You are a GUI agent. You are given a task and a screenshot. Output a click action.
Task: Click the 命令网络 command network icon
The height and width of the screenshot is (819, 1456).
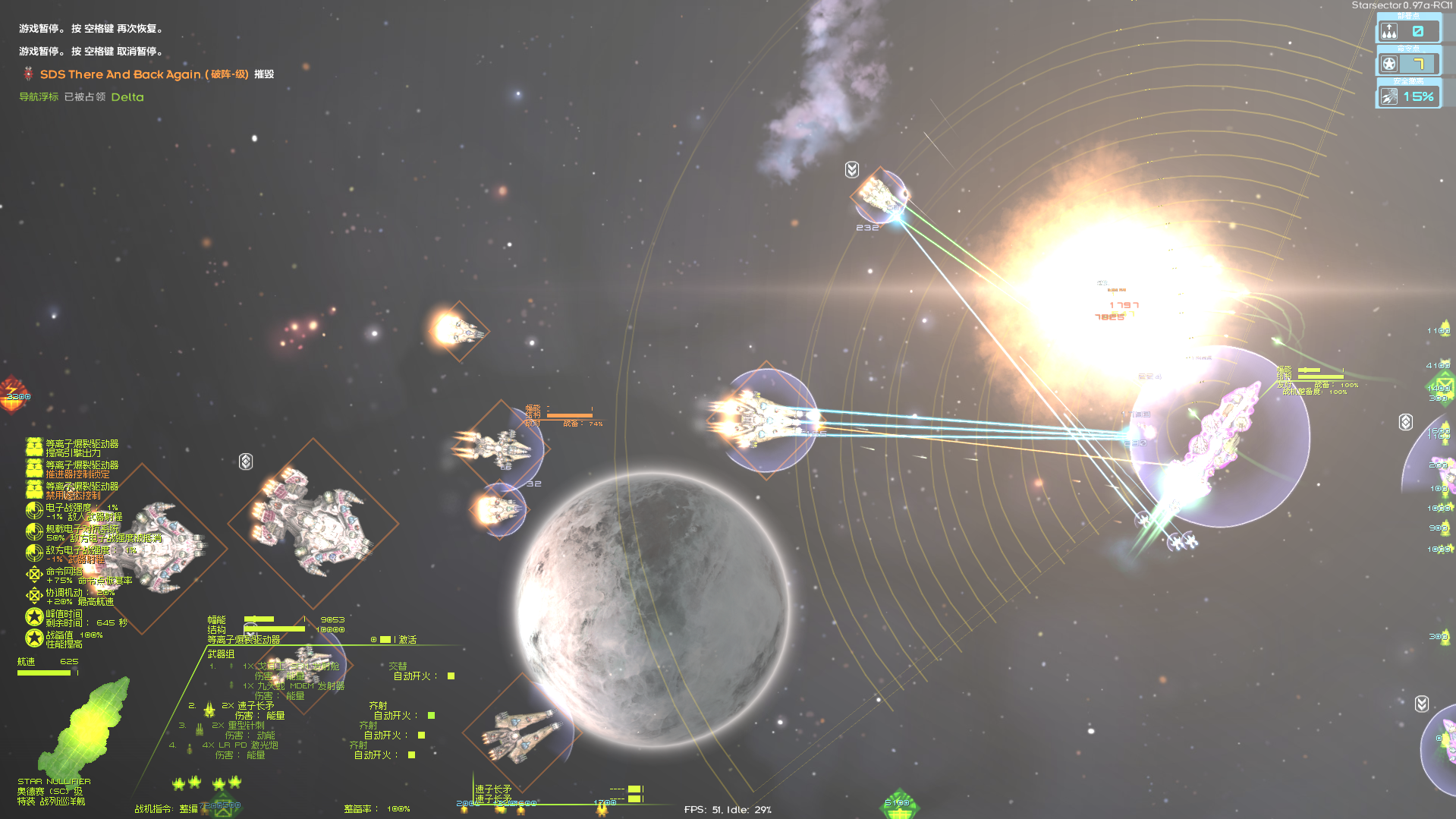34,575
